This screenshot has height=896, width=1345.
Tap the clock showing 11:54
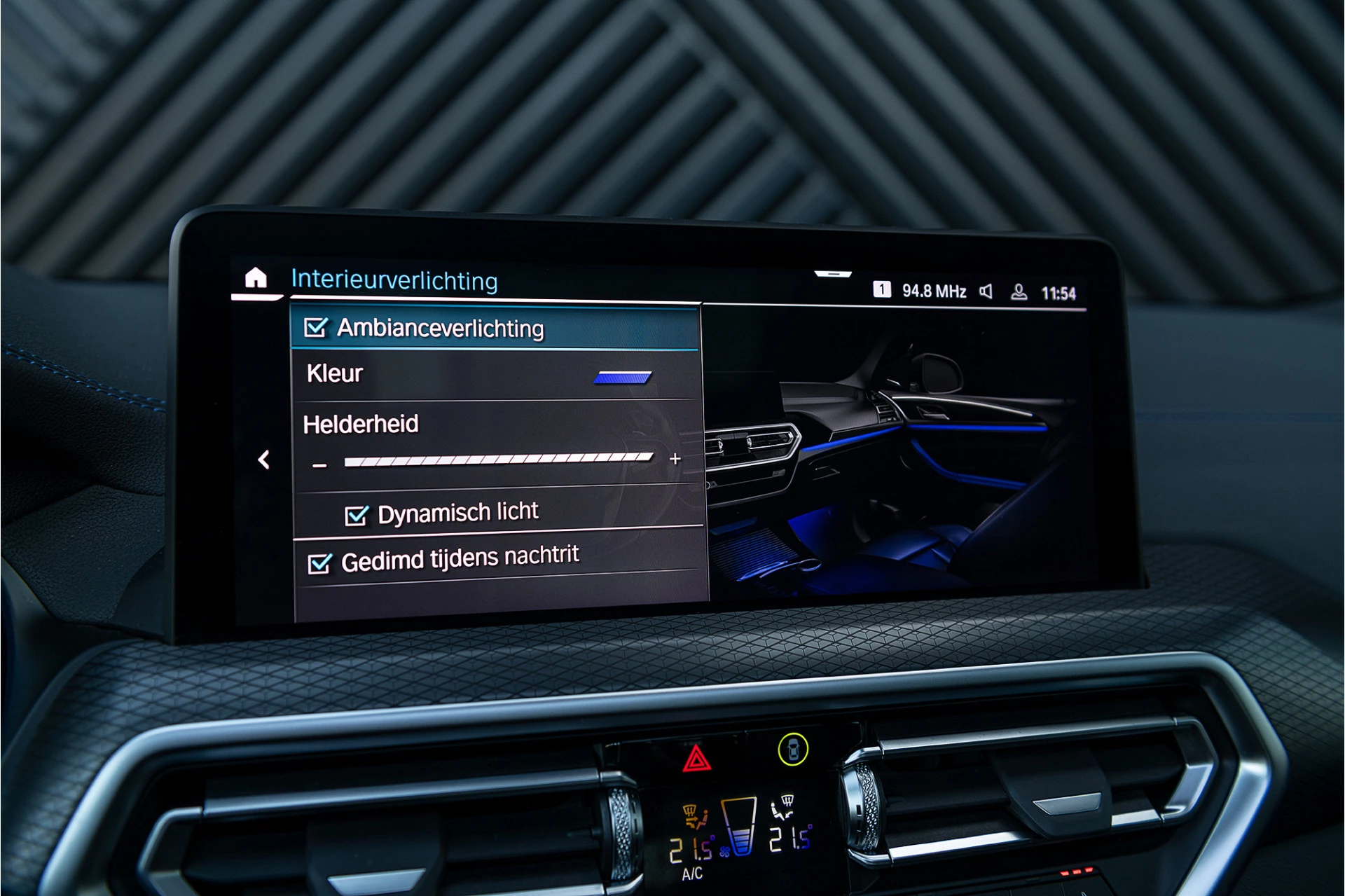[1061, 294]
